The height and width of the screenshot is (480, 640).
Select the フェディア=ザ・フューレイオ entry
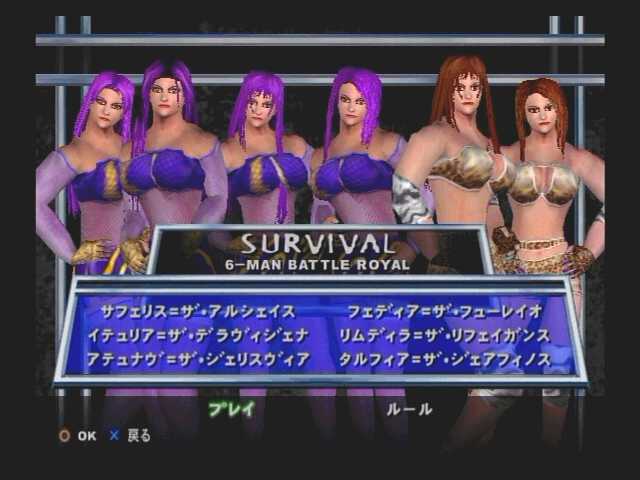click(x=445, y=311)
